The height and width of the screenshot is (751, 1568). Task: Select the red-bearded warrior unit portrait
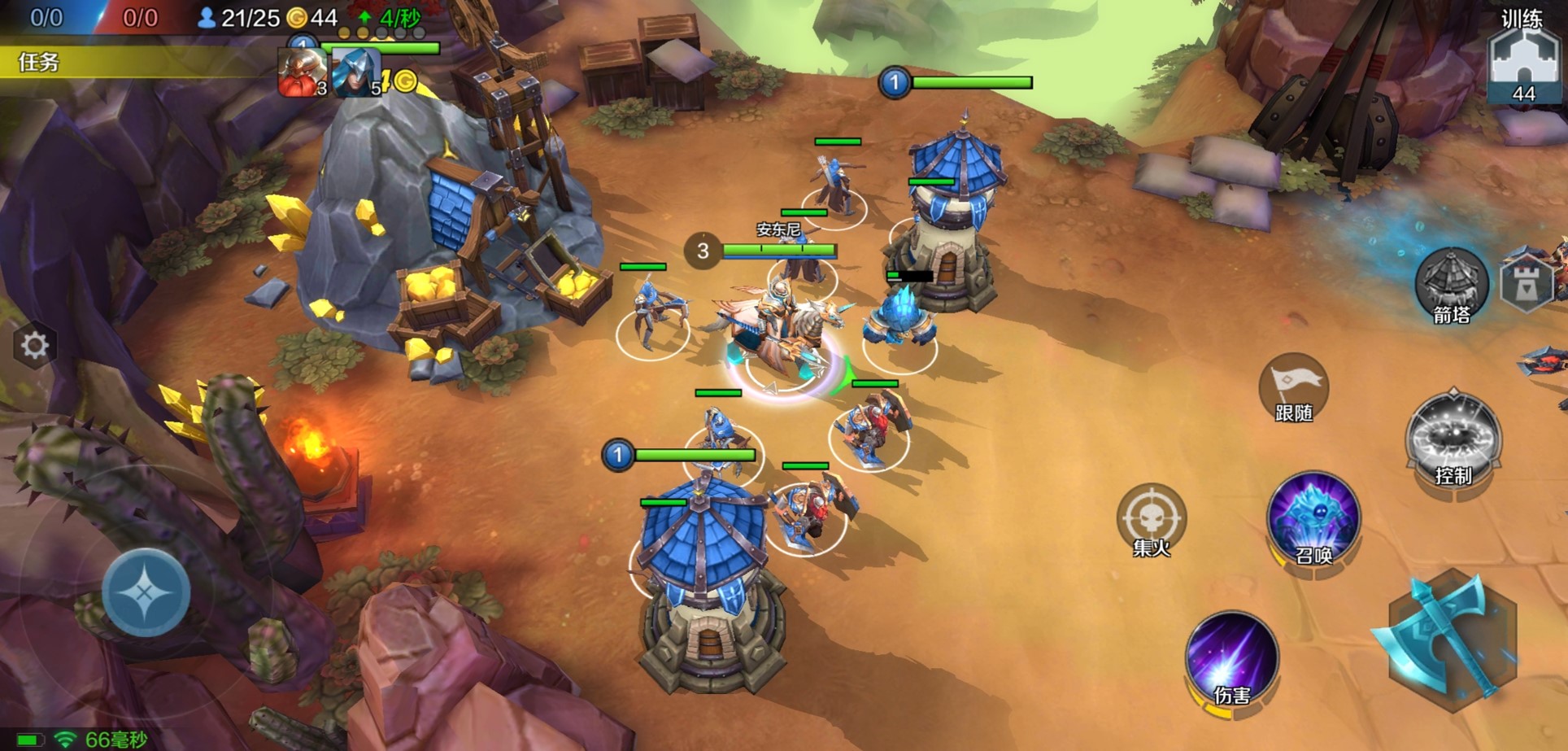302,73
